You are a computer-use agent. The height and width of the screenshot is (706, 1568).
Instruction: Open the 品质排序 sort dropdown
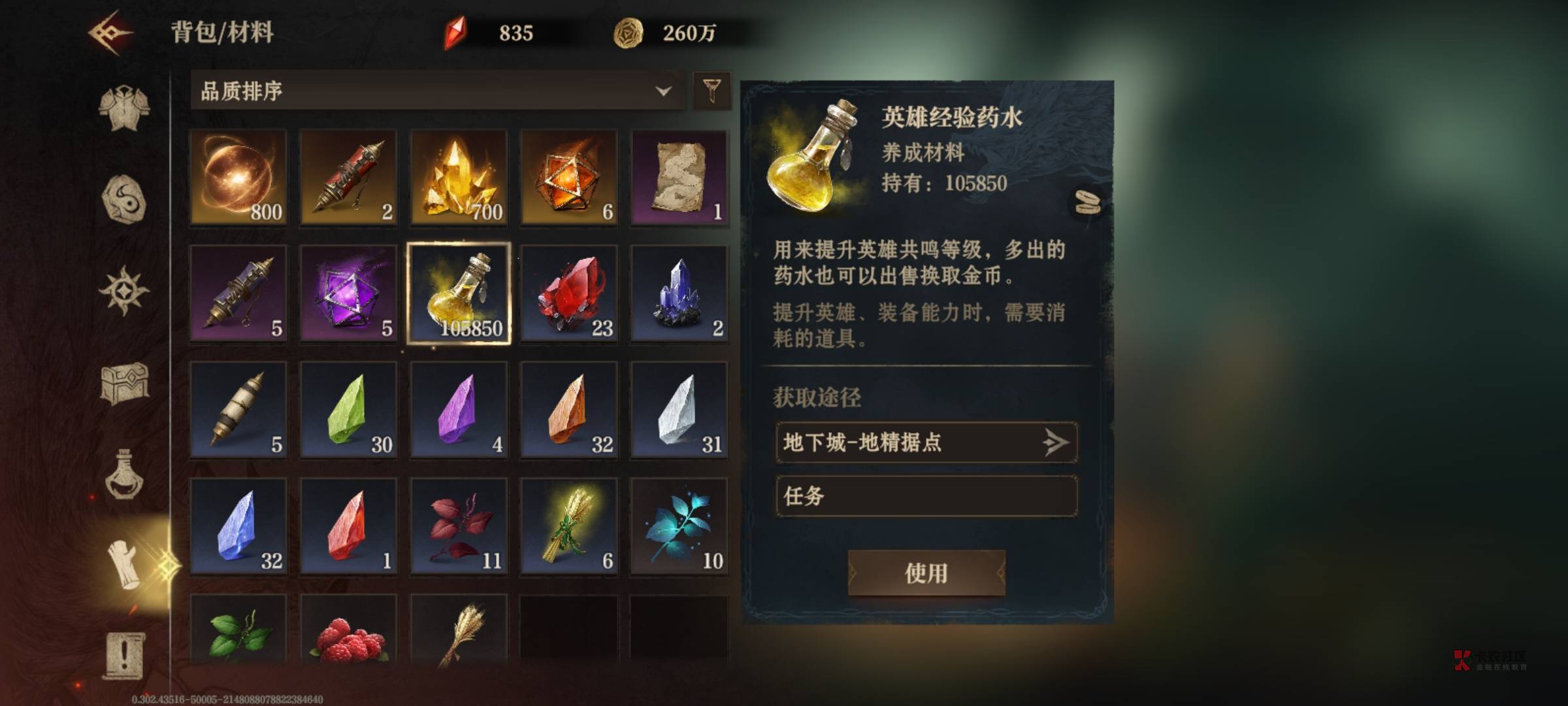click(x=436, y=91)
